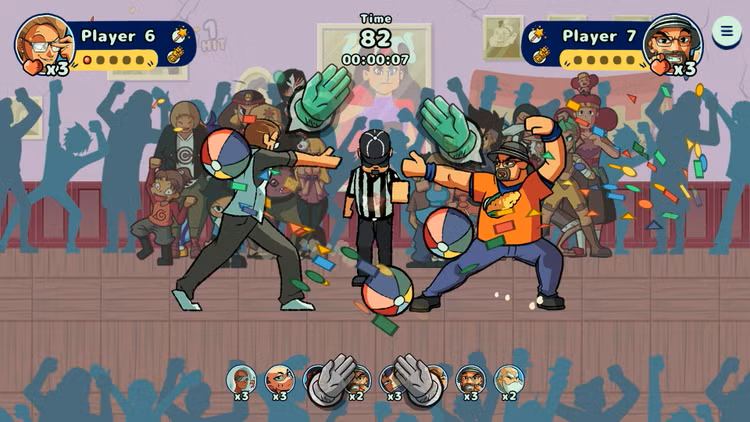Pick the white-bearded elder fighter in the roster
This screenshot has height=422, width=750.
(509, 379)
